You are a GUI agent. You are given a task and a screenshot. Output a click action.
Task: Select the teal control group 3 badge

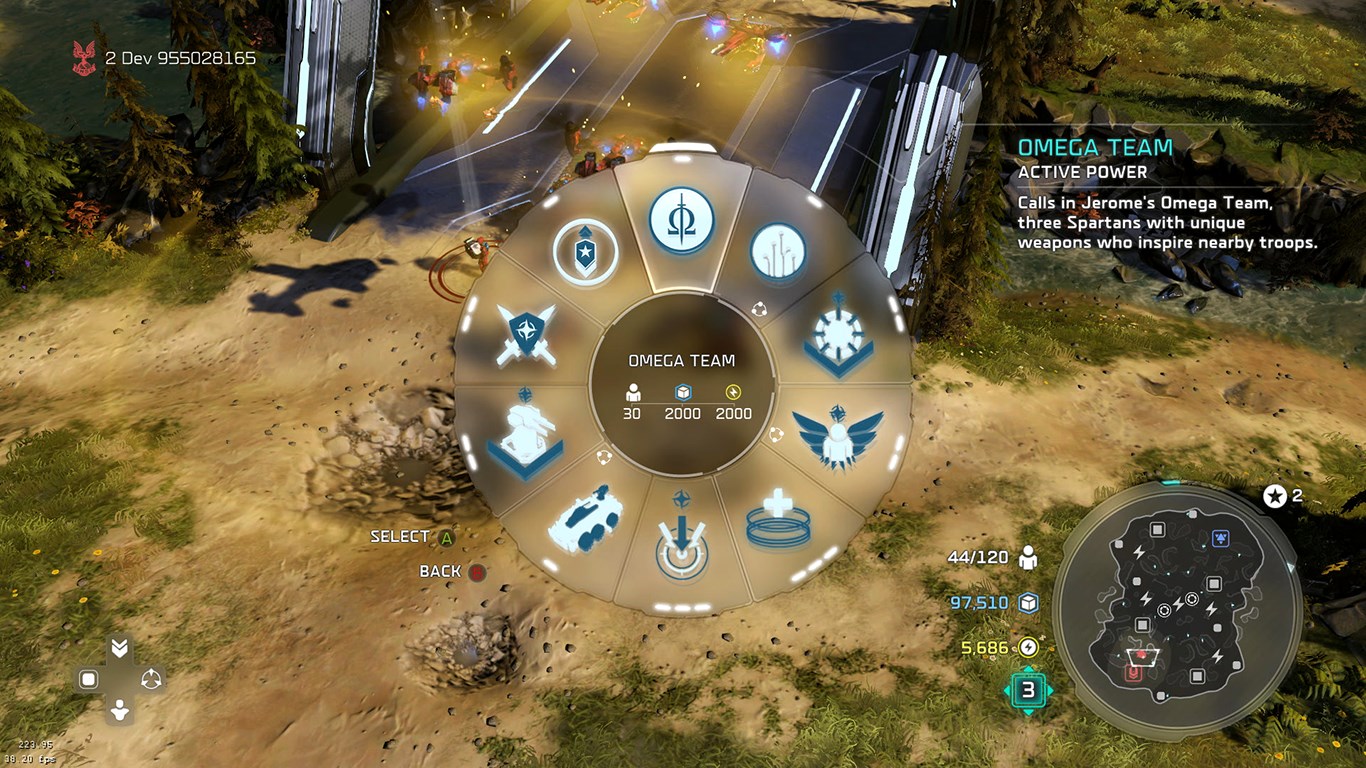[x=1028, y=689]
